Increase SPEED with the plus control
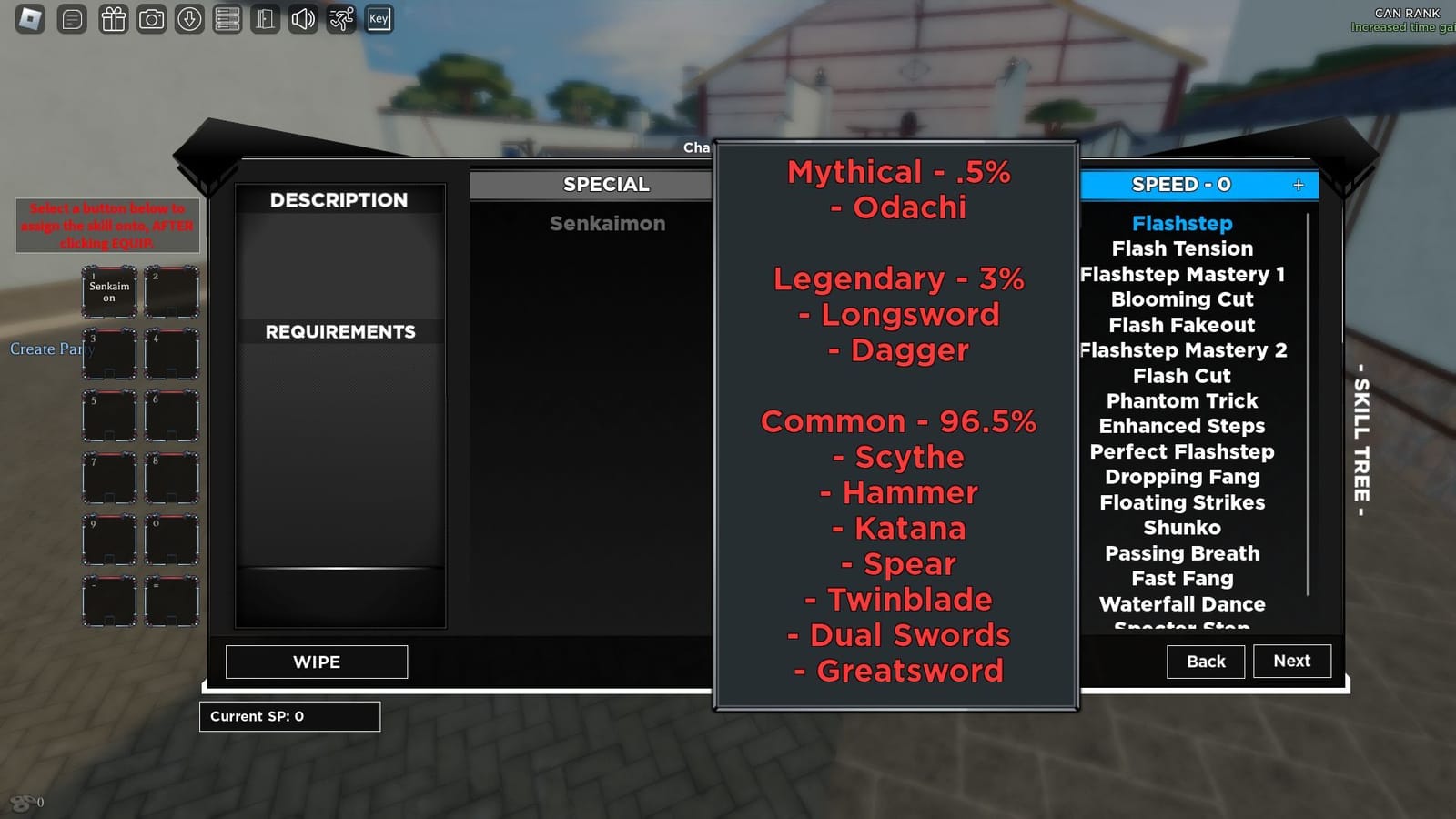Image resolution: width=1456 pixels, height=819 pixels. pyautogui.click(x=1298, y=185)
